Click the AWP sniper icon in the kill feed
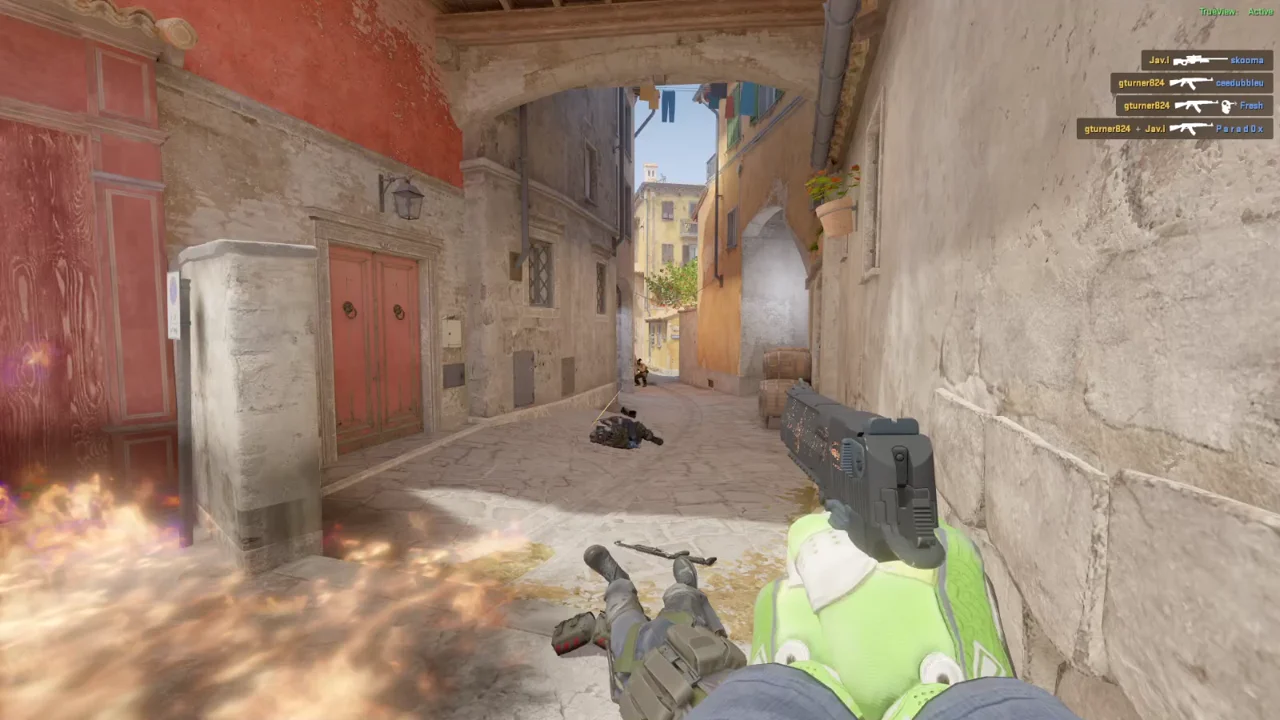The height and width of the screenshot is (720, 1280). coord(1198,60)
